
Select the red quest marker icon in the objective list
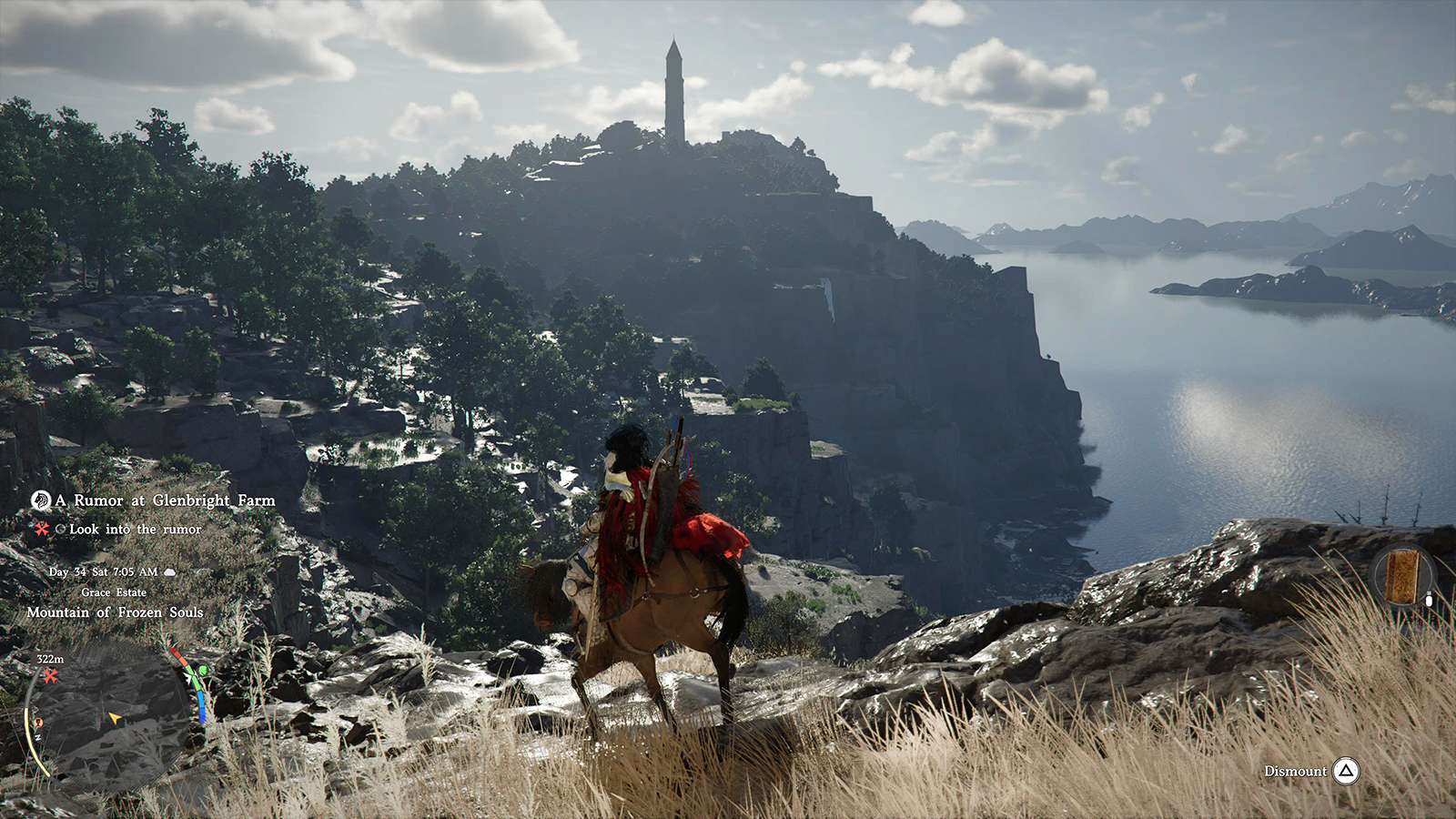click(41, 529)
